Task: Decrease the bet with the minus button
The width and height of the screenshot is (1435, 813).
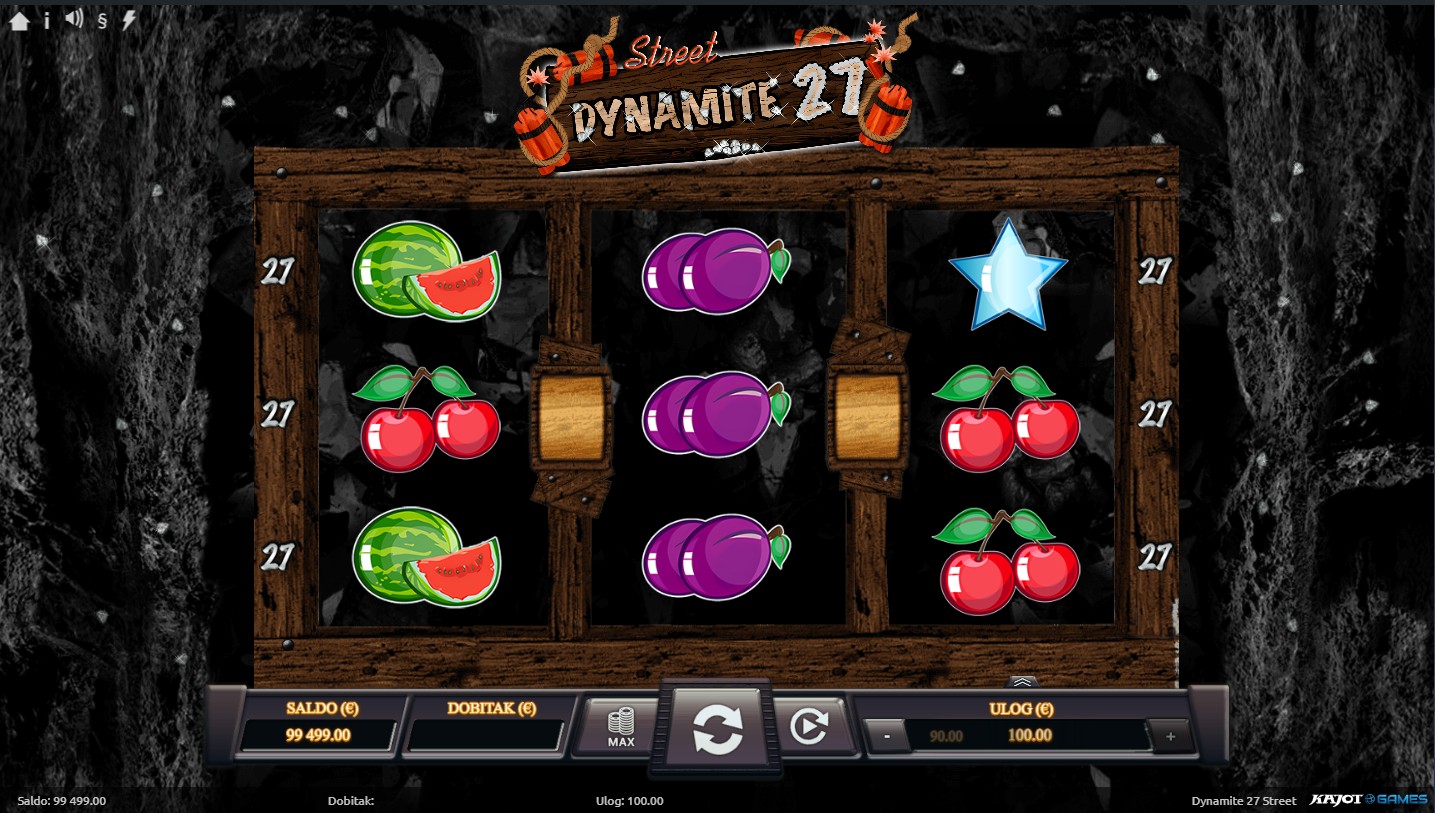Action: tap(888, 737)
